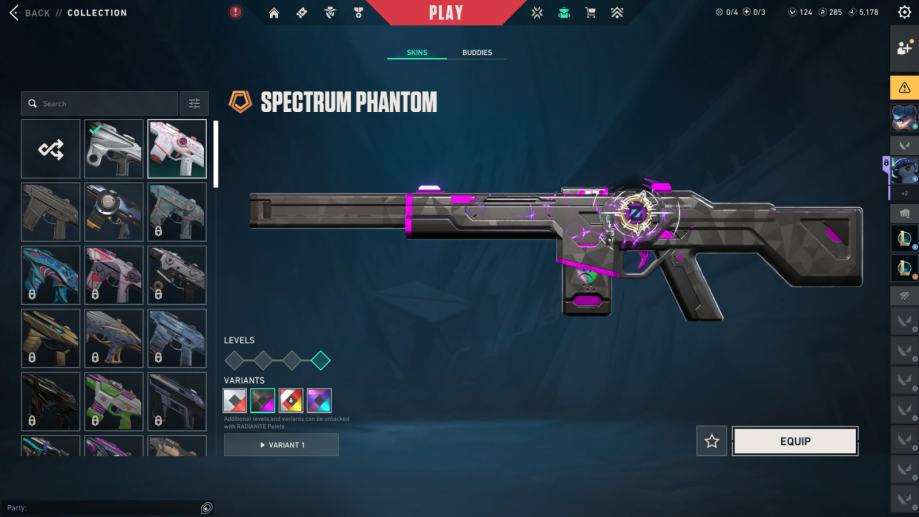
Task: Go back from the Collection screen
Action: click(30, 13)
